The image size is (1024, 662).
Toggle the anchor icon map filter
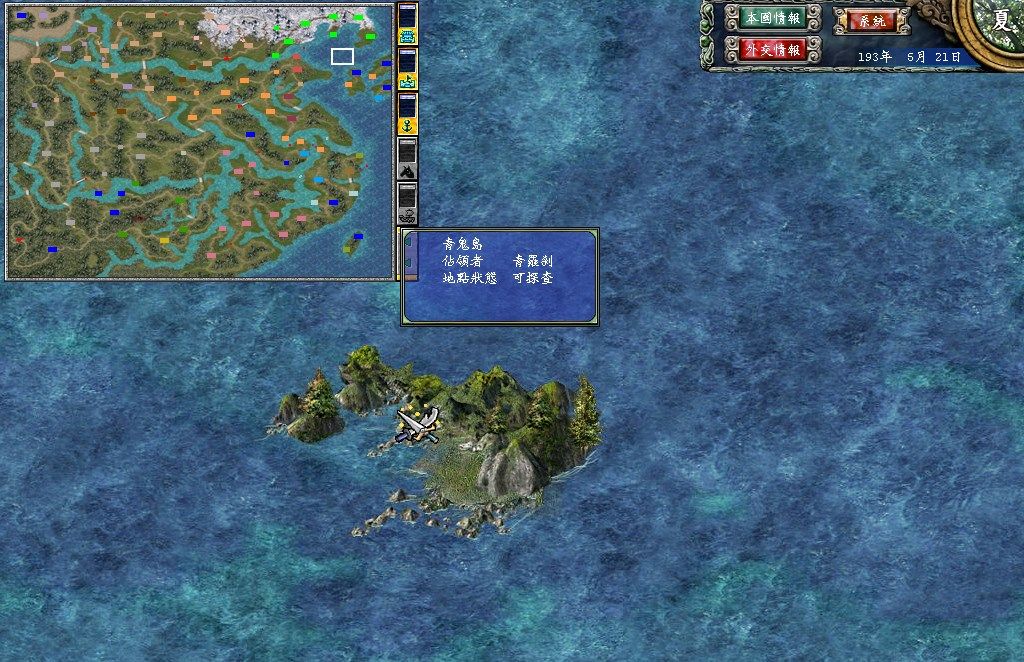[407, 126]
